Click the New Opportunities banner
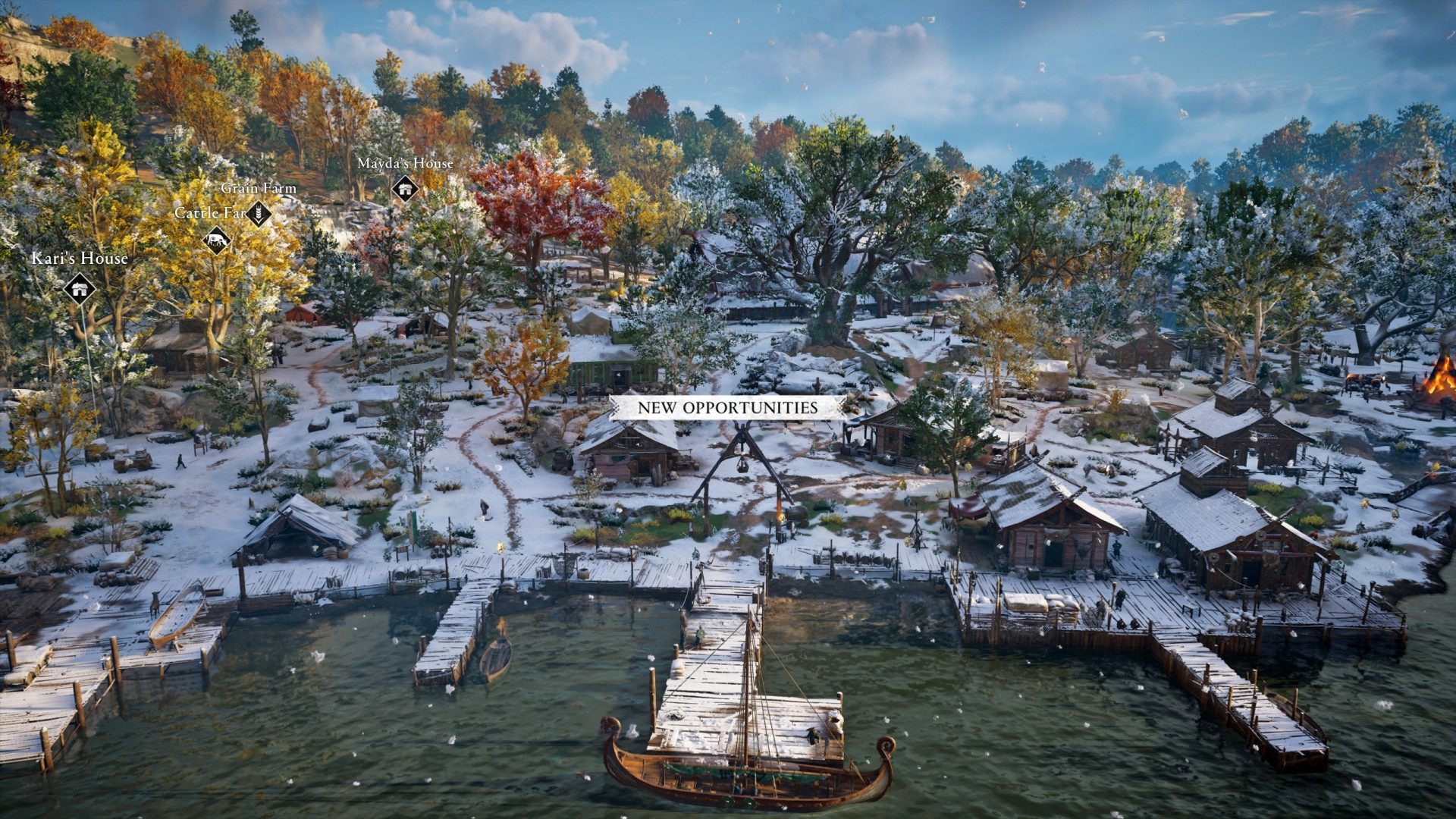Viewport: 1456px width, 819px height. [x=727, y=407]
